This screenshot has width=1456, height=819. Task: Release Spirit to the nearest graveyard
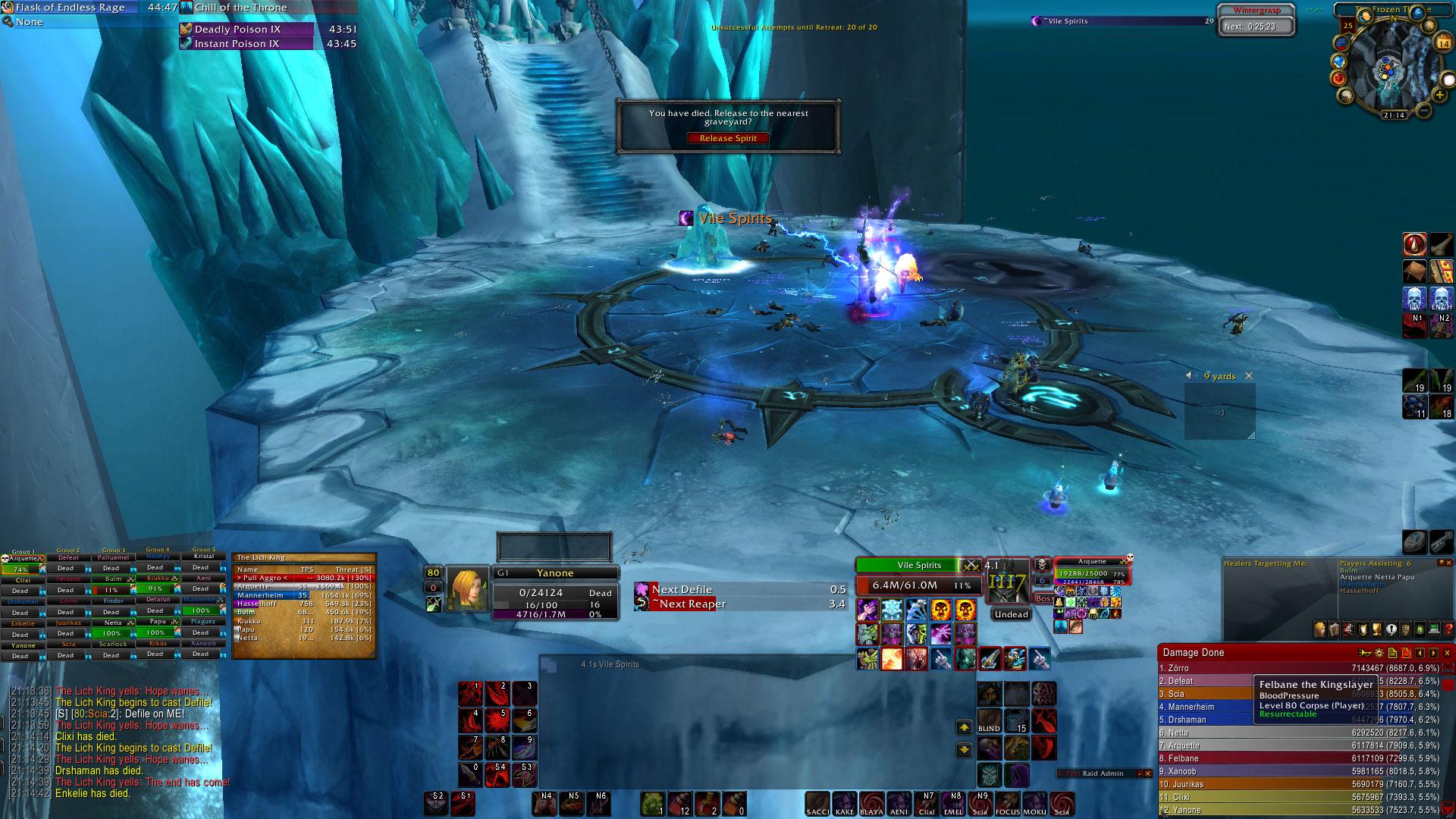tap(728, 138)
